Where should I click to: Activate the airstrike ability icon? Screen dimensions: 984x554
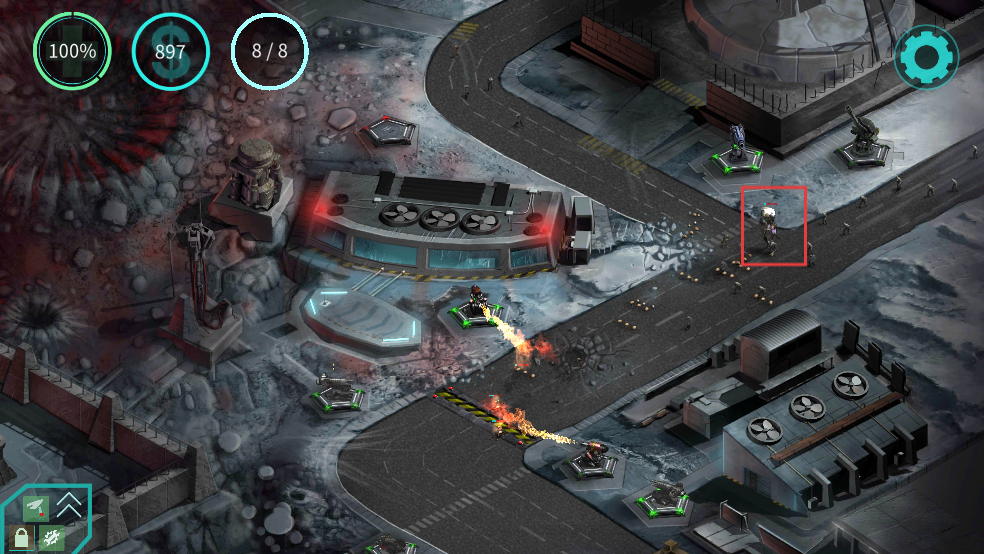click(34, 507)
